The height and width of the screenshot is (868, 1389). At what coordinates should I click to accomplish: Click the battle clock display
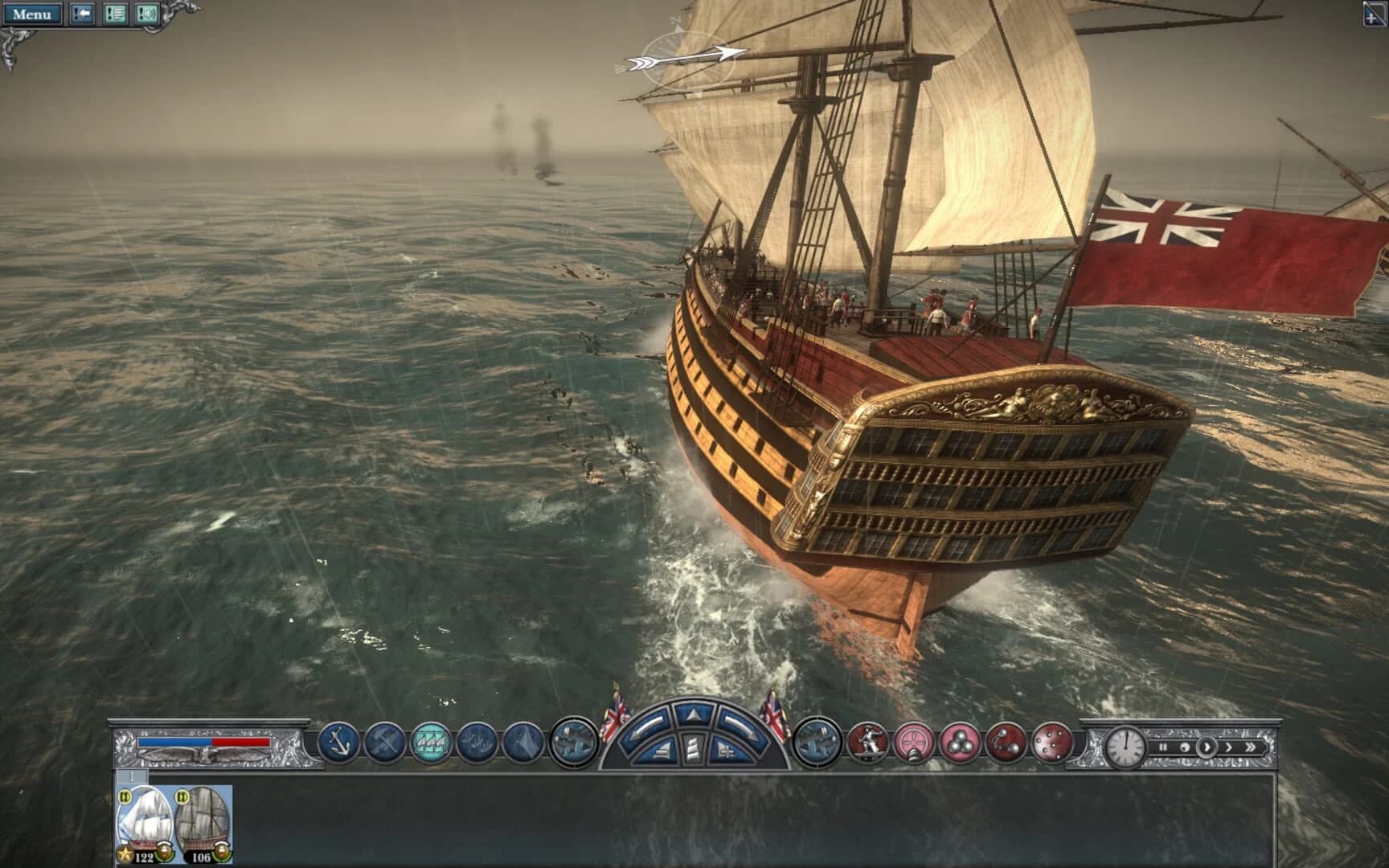(x=1125, y=747)
